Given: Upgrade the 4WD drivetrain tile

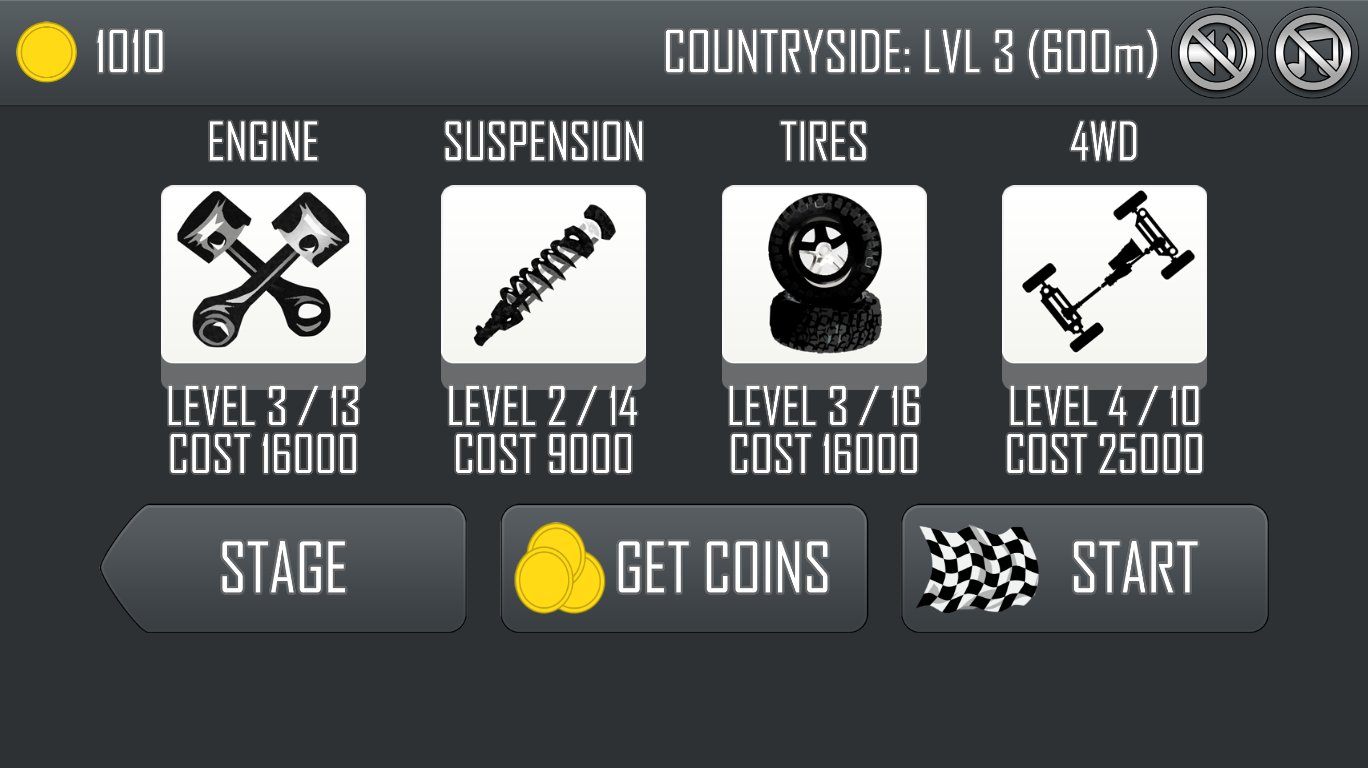Looking at the screenshot, I should tap(1104, 274).
